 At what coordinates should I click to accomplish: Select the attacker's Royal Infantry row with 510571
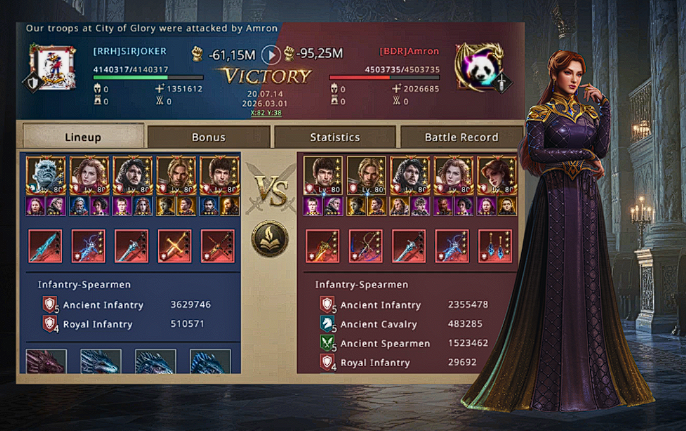click(130, 324)
